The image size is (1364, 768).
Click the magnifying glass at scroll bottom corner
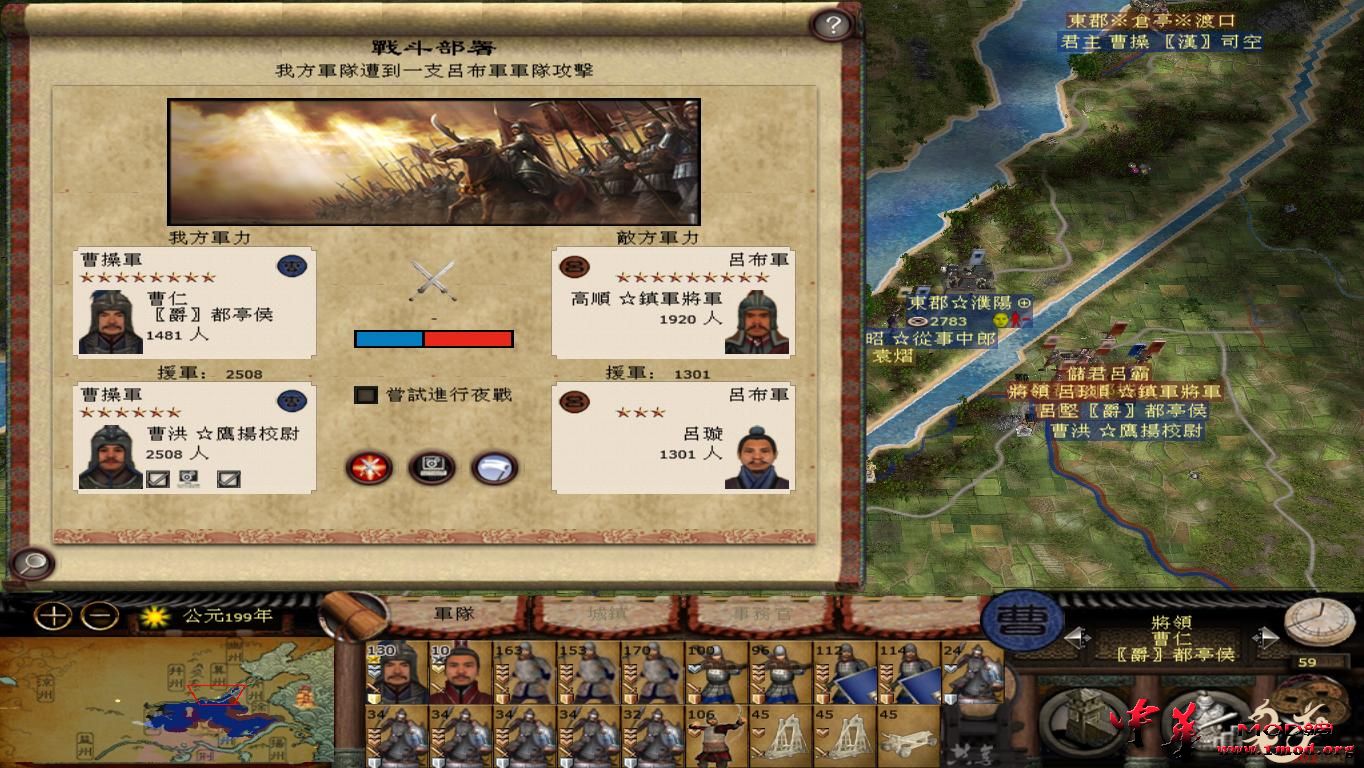pyautogui.click(x=31, y=565)
